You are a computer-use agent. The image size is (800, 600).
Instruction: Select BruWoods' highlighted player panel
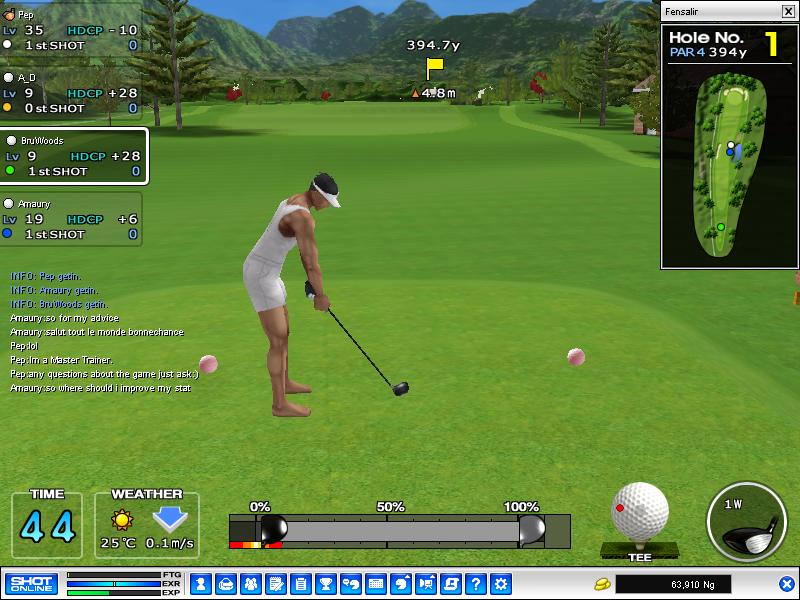[x=74, y=157]
